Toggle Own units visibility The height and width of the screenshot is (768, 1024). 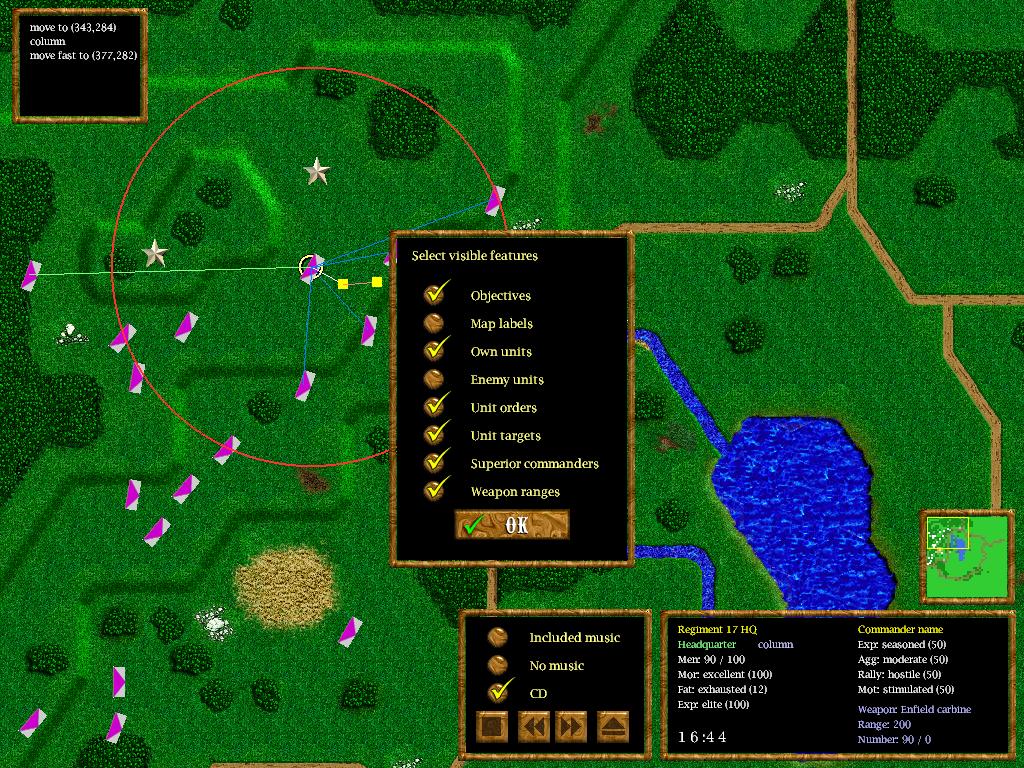click(435, 351)
